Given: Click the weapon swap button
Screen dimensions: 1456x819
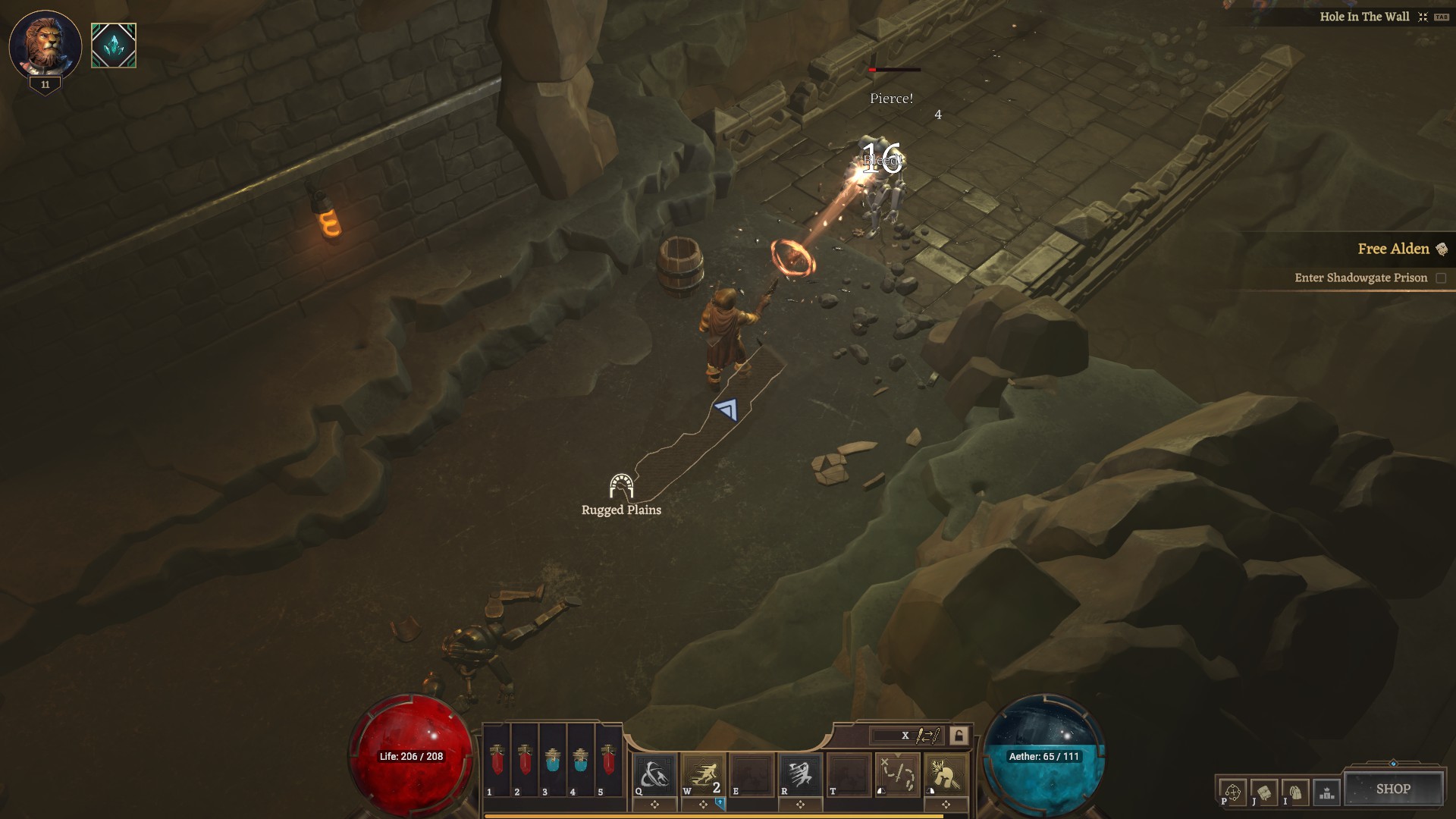Looking at the screenshot, I should pos(928,736).
